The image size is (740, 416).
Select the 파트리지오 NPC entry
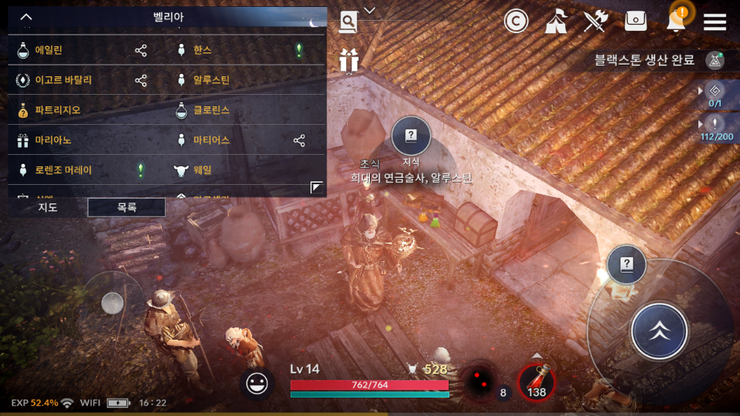pos(57,110)
